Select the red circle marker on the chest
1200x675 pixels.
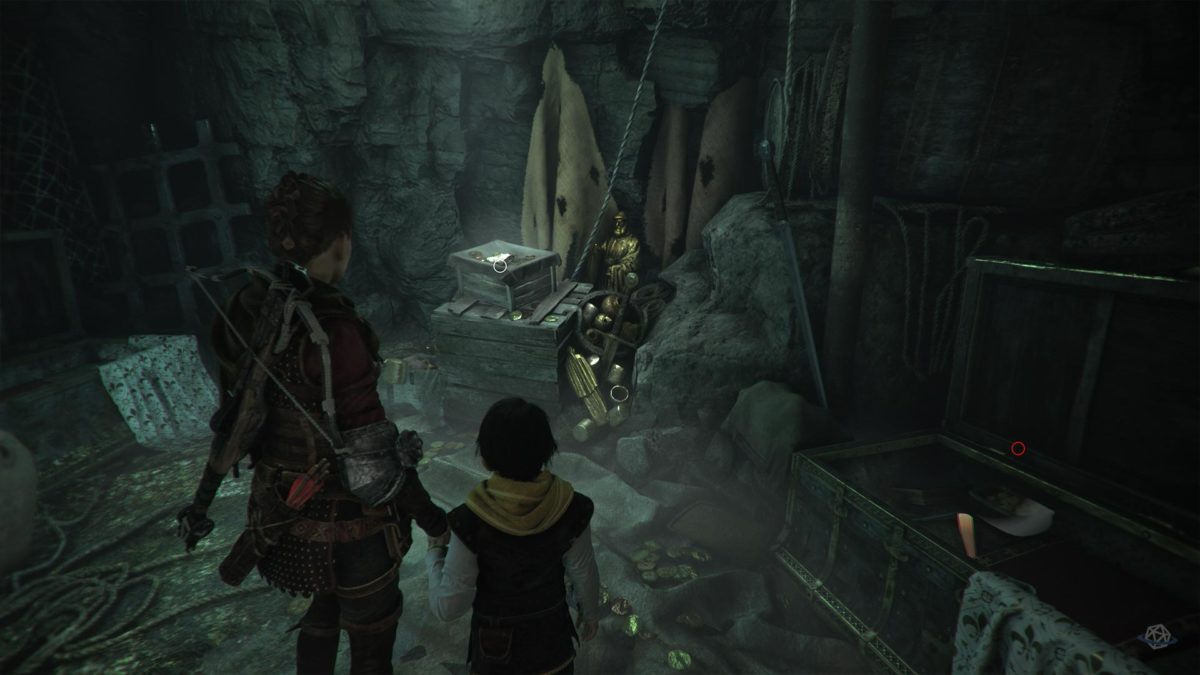(x=1018, y=448)
